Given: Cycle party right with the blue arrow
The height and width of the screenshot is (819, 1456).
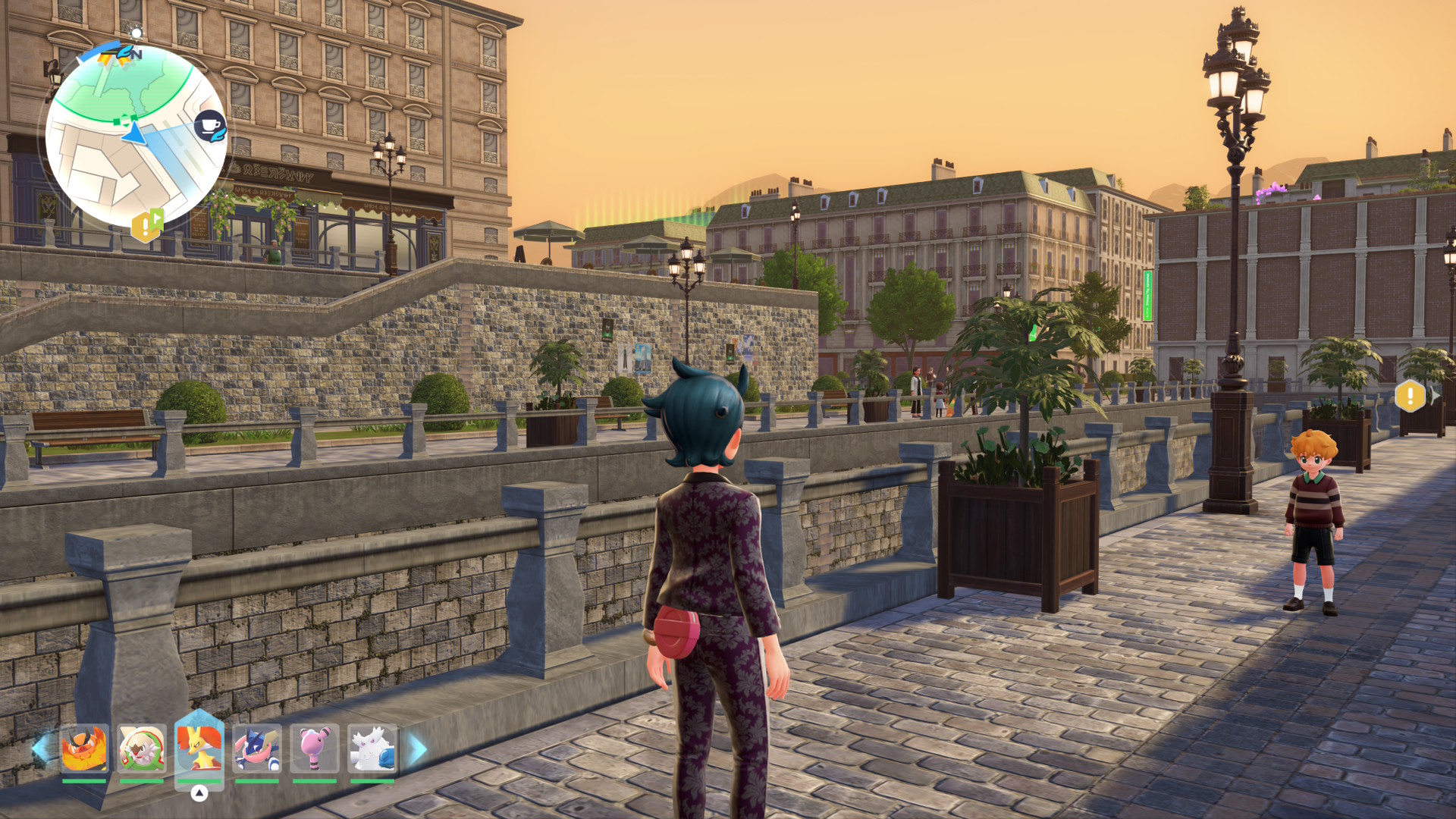Looking at the screenshot, I should (418, 749).
